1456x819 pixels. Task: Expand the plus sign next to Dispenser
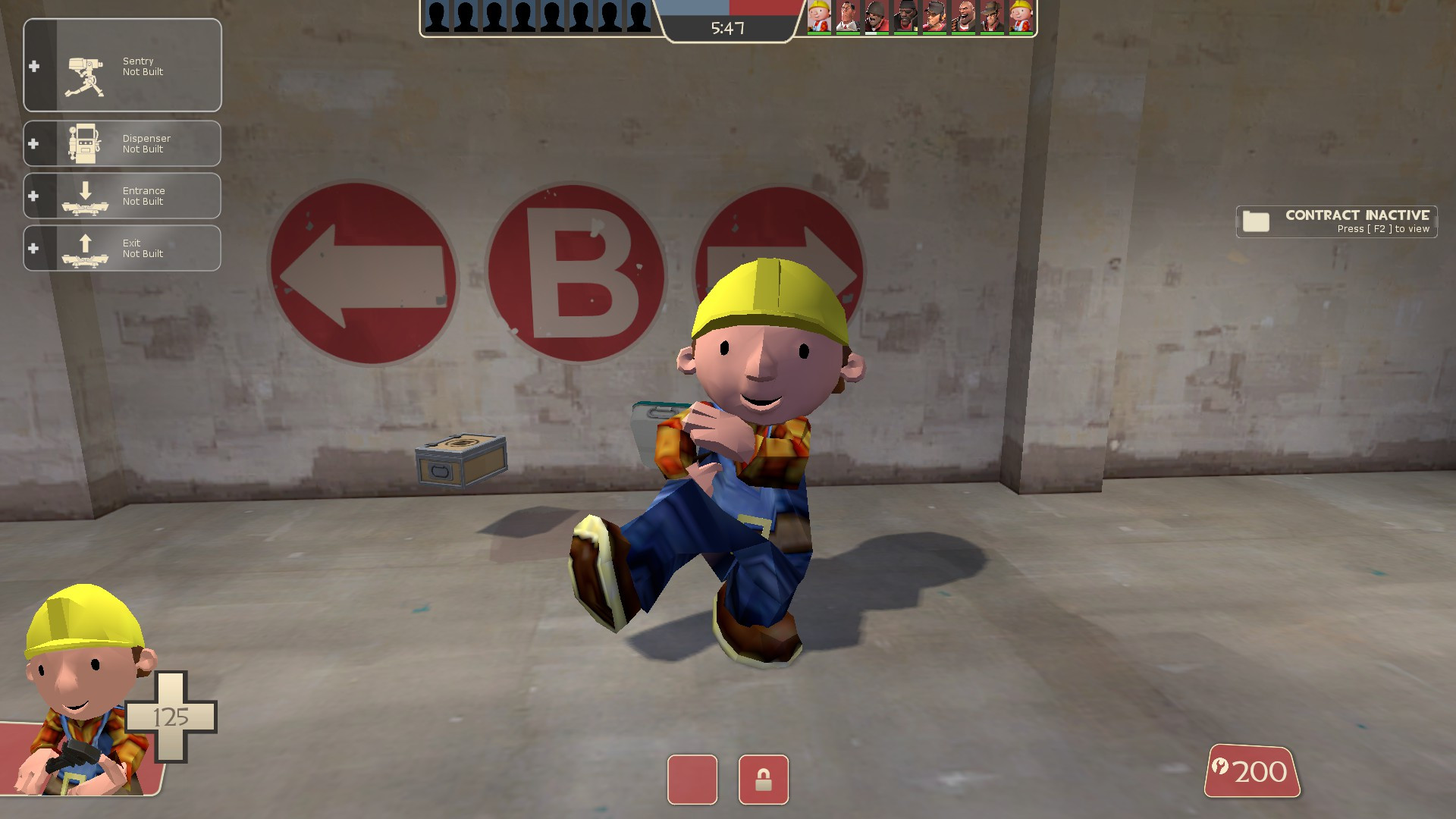33,143
